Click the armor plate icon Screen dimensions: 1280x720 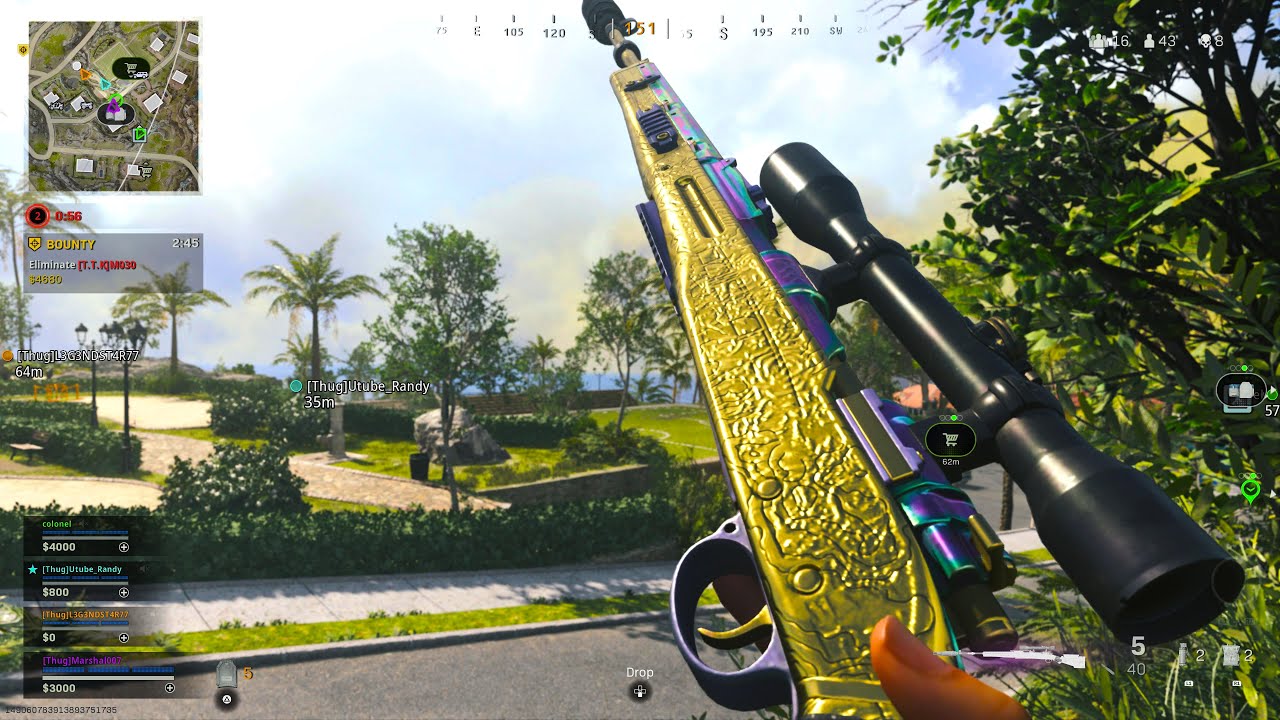(227, 675)
